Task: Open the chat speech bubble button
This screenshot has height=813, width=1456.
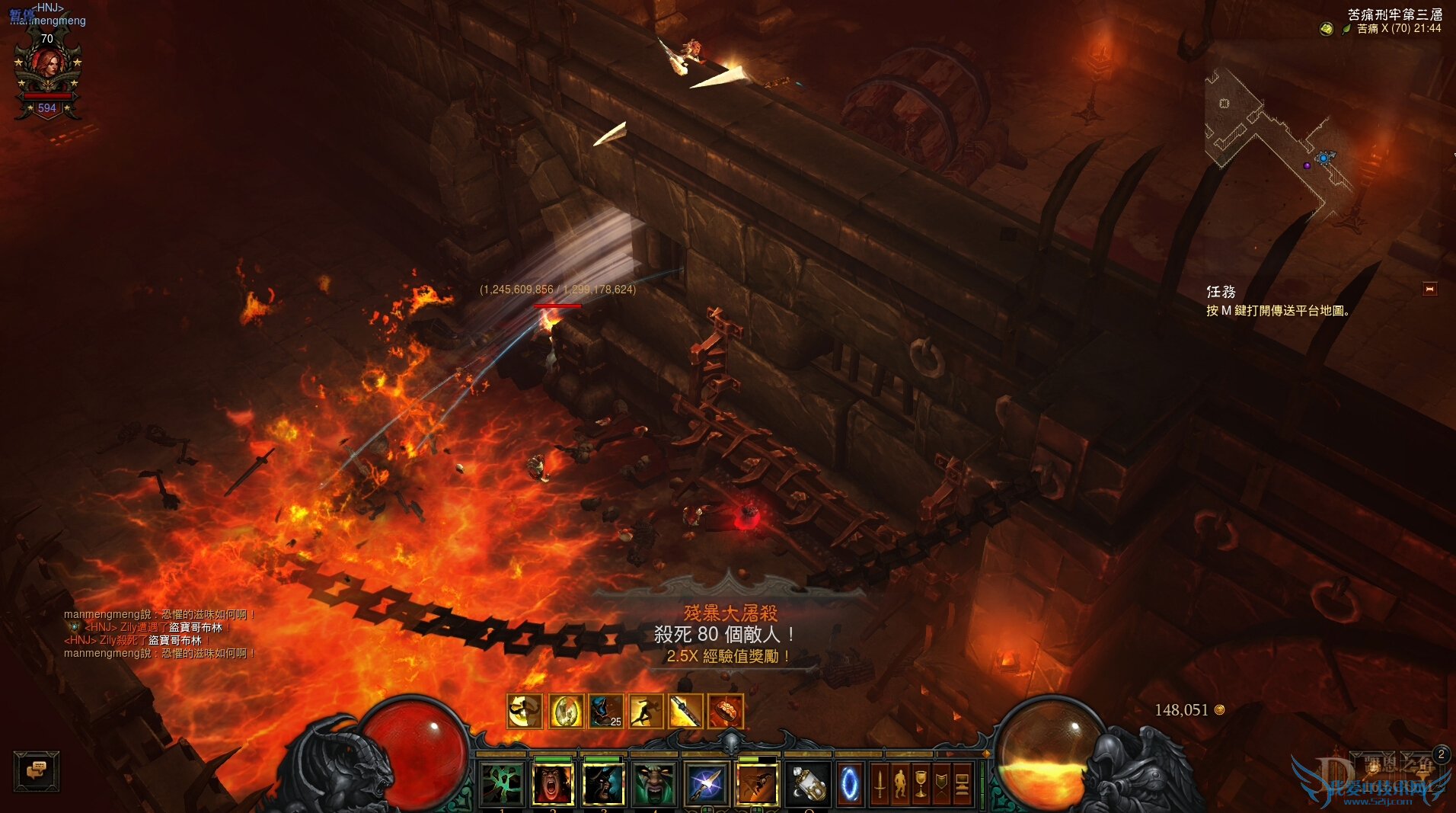Action: pyautogui.click(x=36, y=770)
